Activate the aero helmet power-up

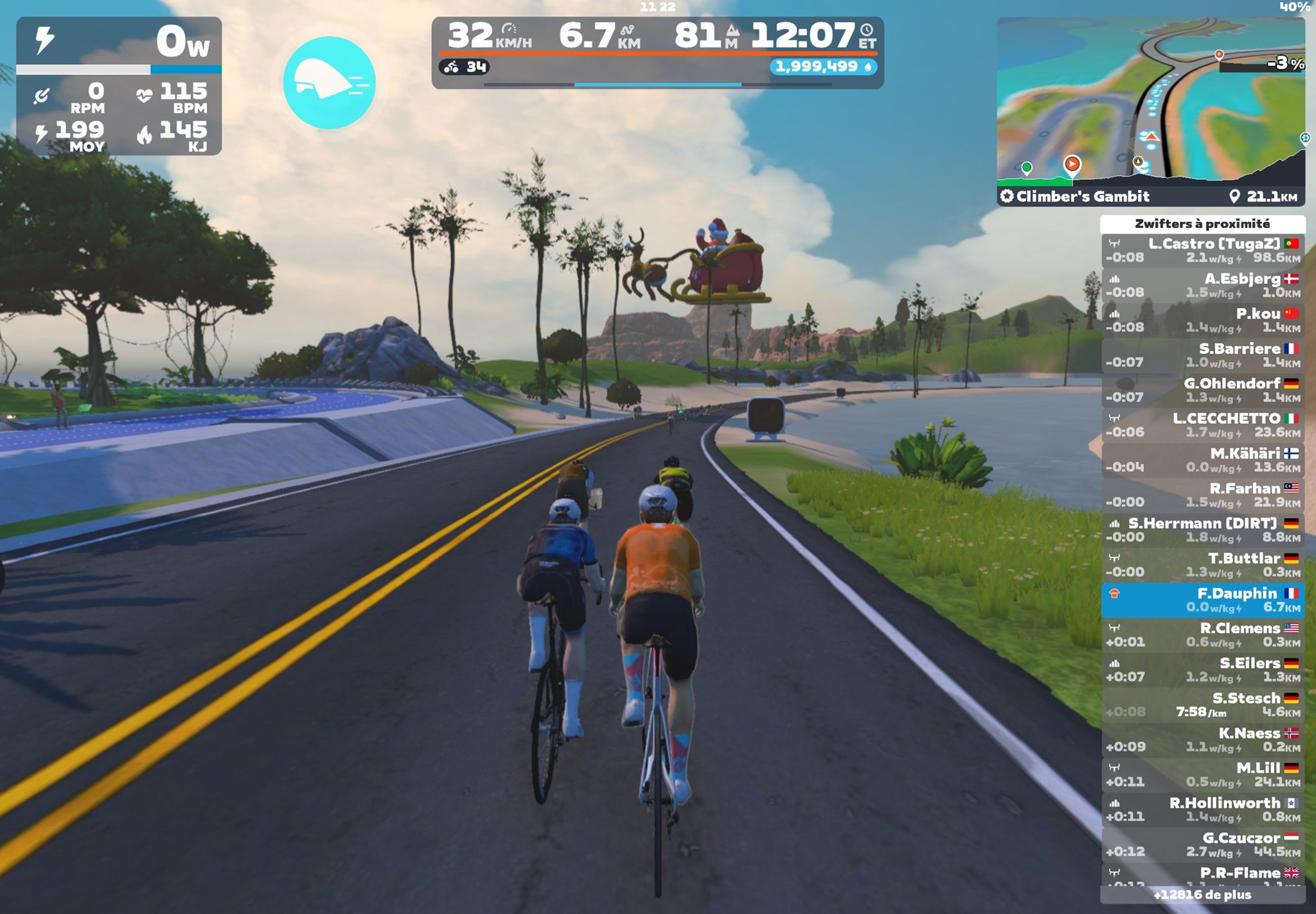(x=329, y=83)
